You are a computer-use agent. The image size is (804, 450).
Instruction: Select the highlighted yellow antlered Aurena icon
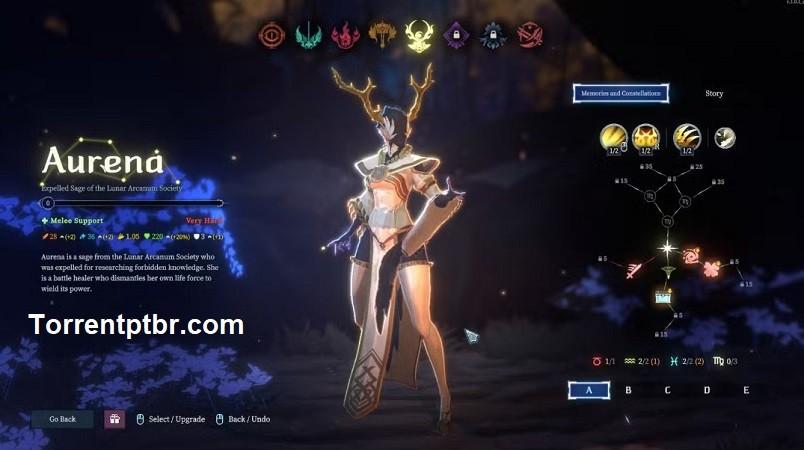click(x=419, y=36)
